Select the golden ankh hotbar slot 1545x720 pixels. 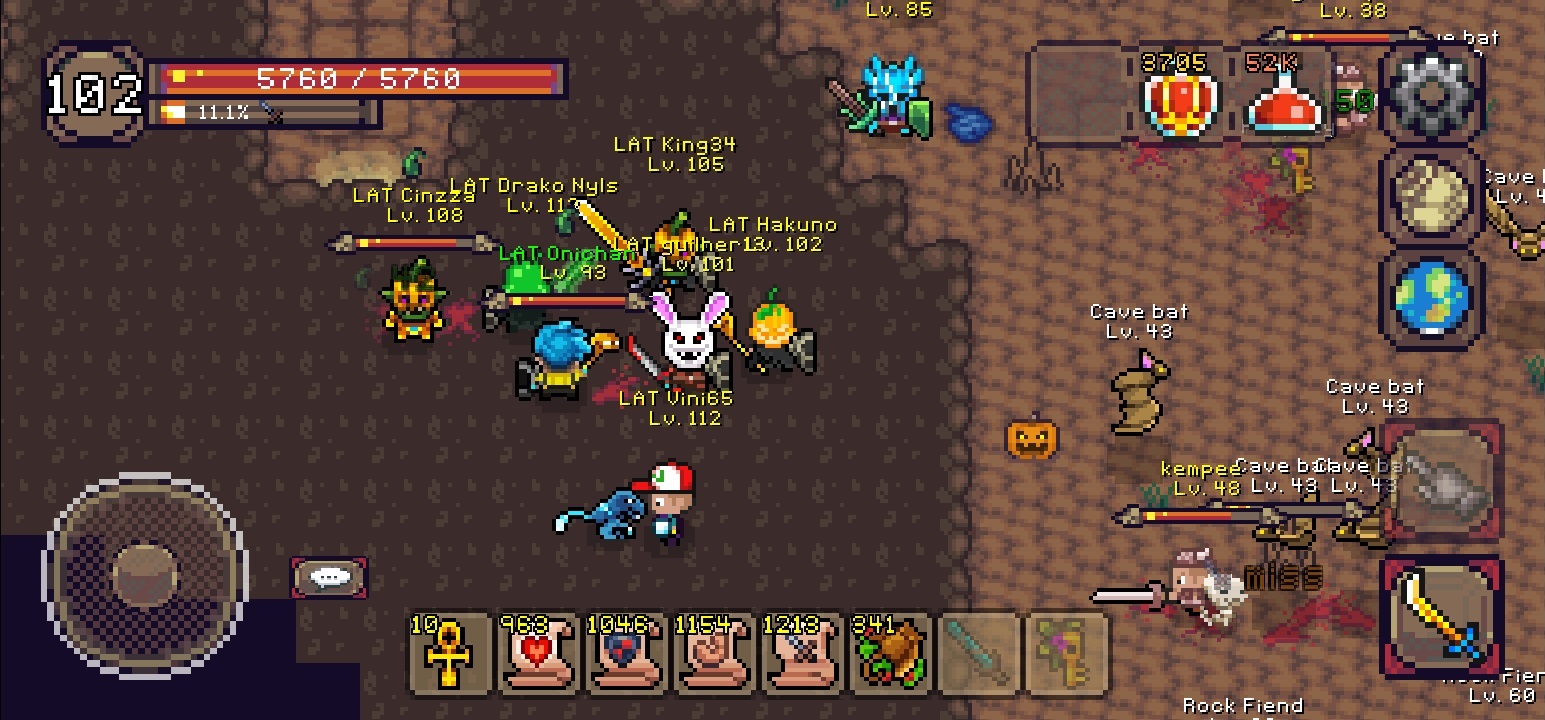449,653
